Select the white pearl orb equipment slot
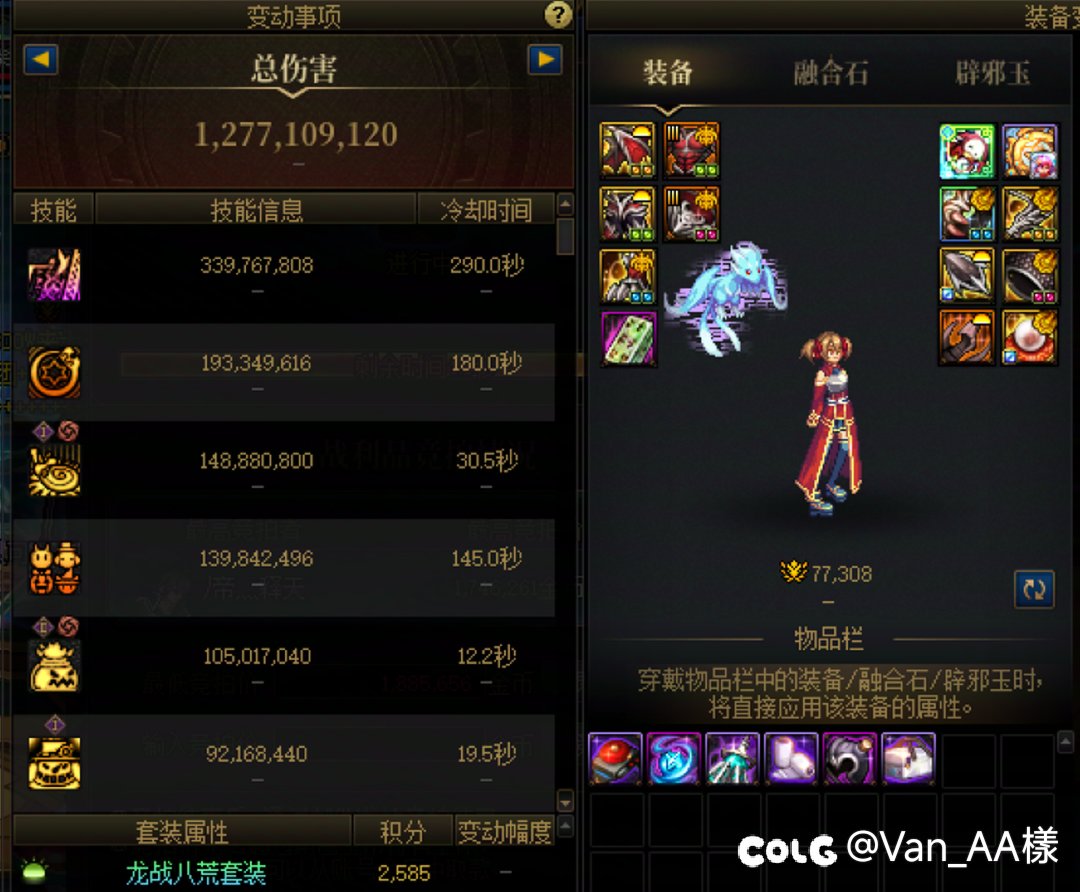The height and width of the screenshot is (892, 1080). [x=1030, y=337]
